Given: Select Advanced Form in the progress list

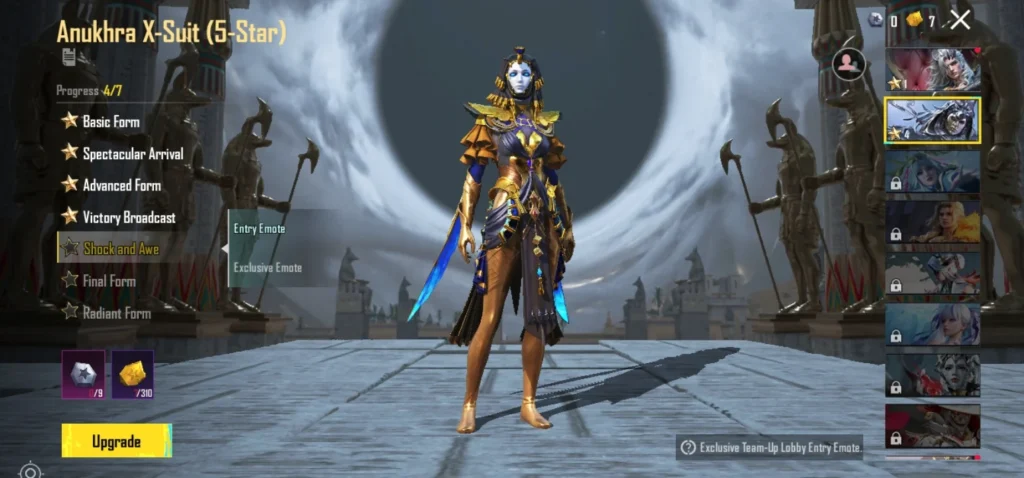Looking at the screenshot, I should pyautogui.click(x=121, y=185).
